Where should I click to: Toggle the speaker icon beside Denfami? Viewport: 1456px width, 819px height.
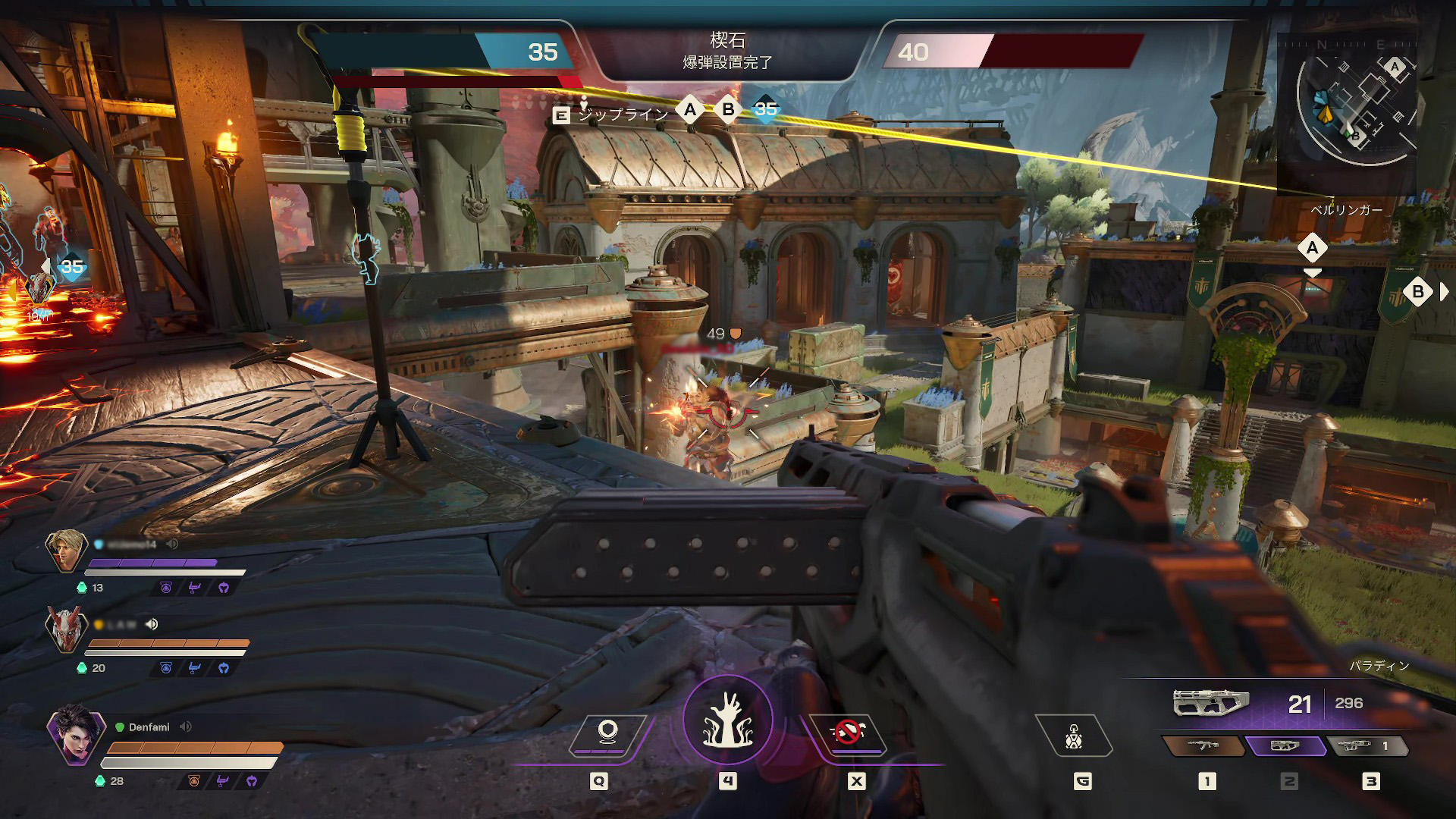[x=186, y=726]
